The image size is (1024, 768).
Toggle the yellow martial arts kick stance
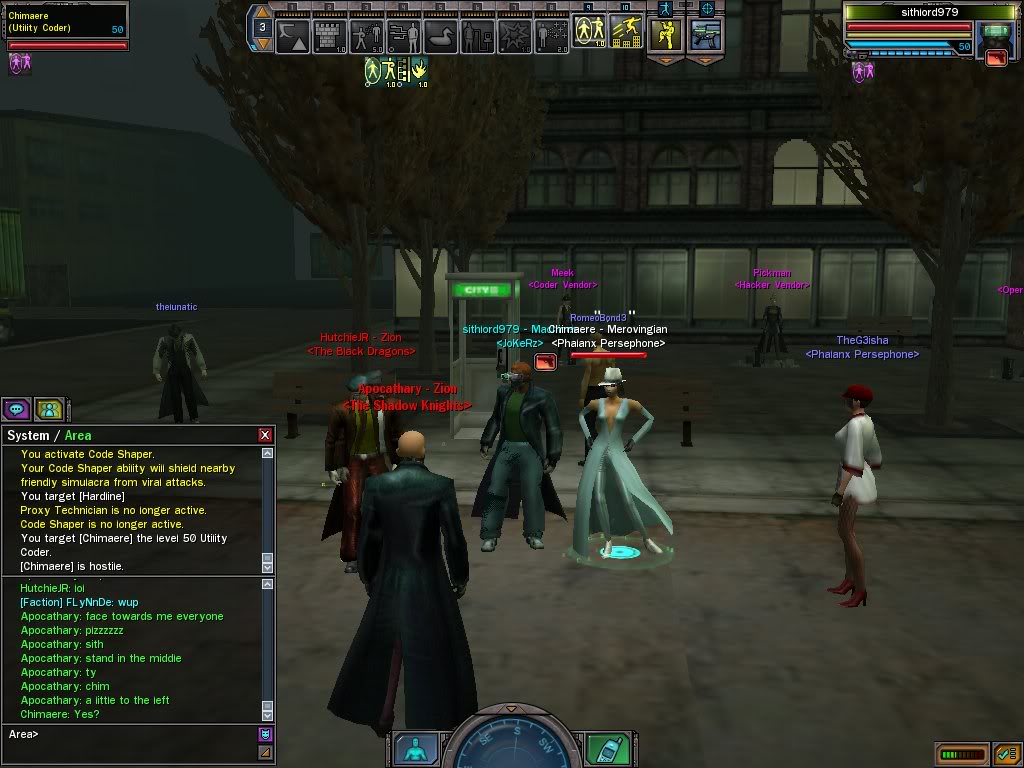665,35
